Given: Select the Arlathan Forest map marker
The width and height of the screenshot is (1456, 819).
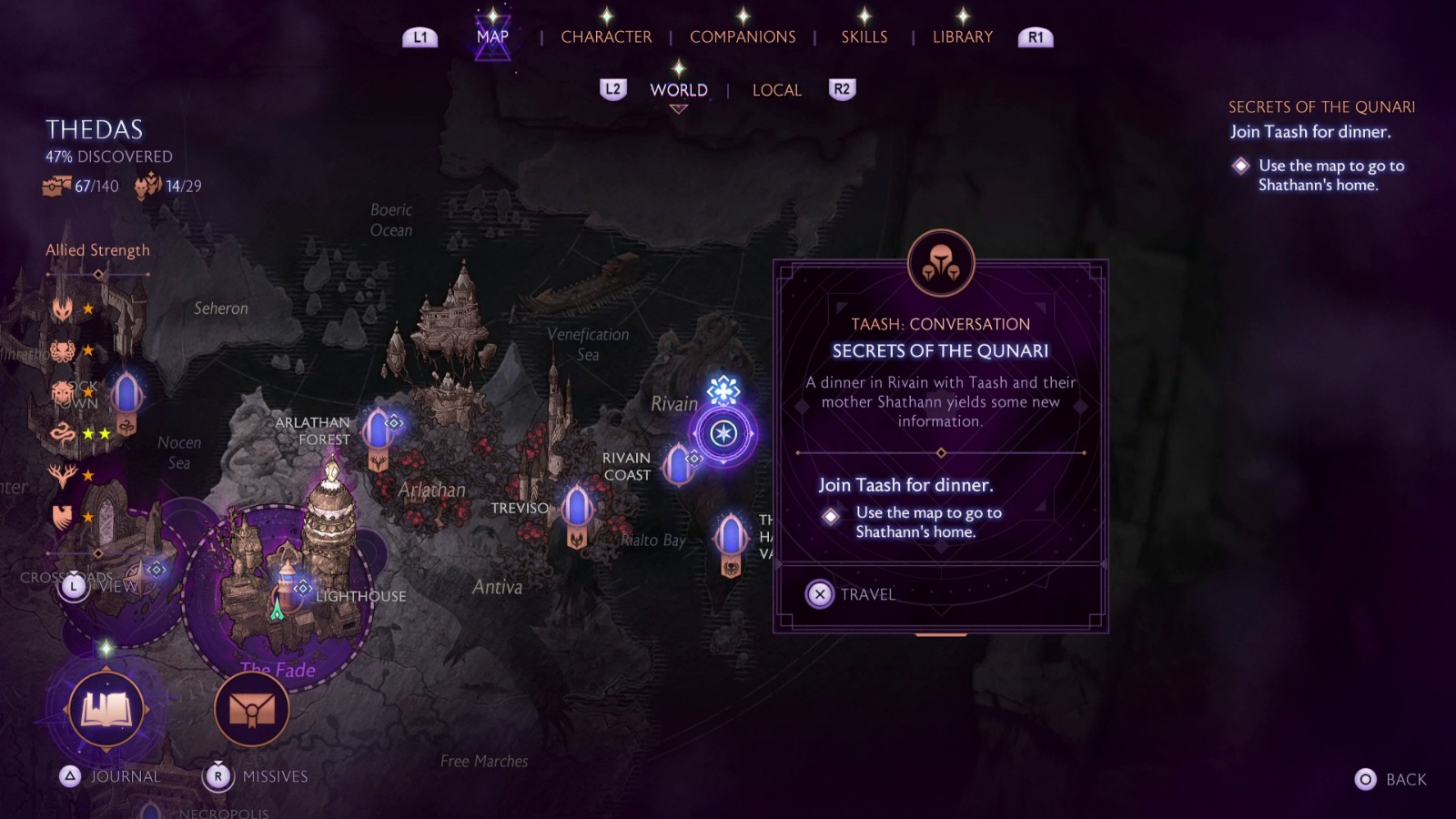Looking at the screenshot, I should pos(379,433).
